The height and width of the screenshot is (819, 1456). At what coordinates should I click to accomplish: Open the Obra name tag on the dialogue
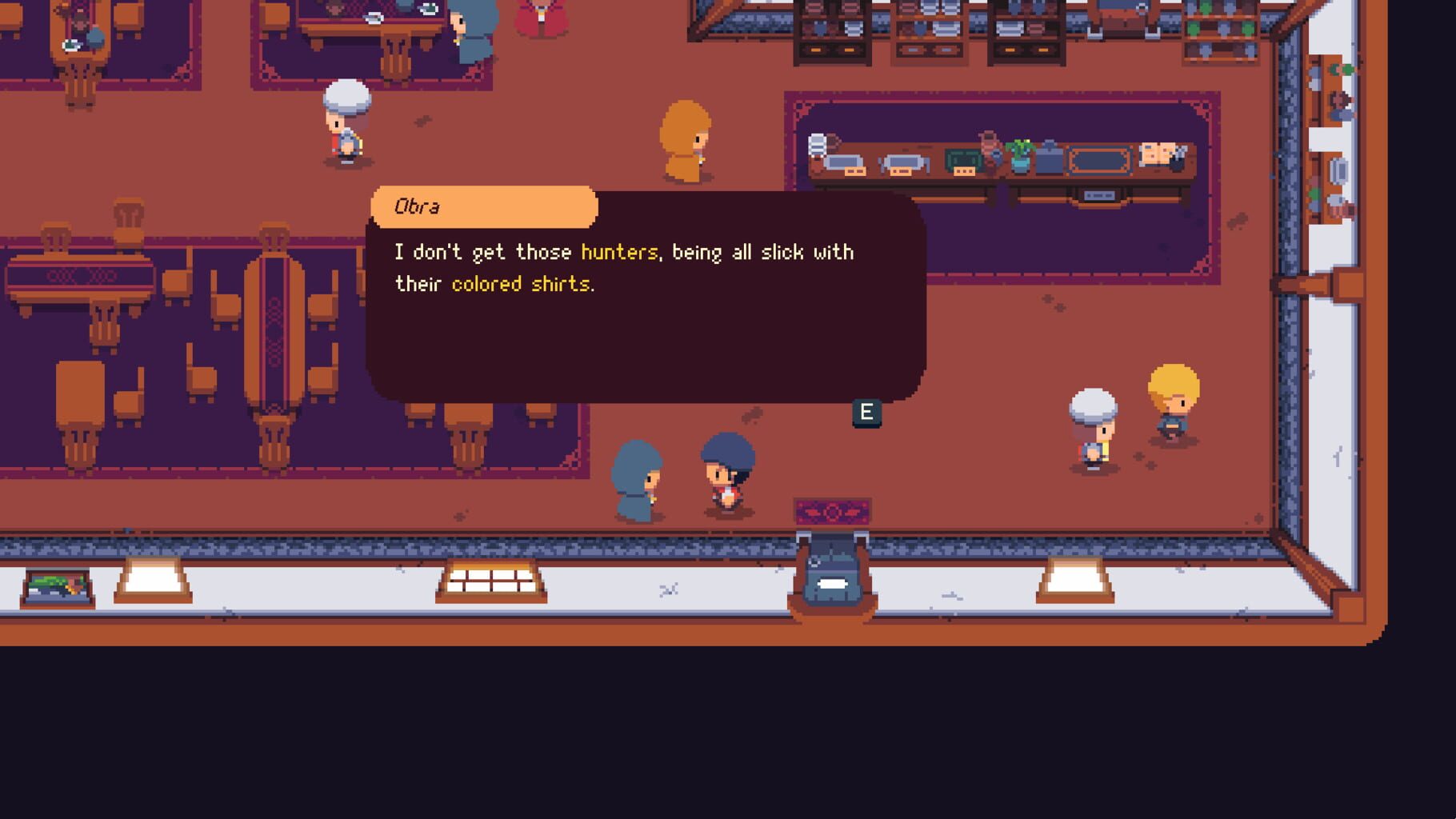point(416,206)
